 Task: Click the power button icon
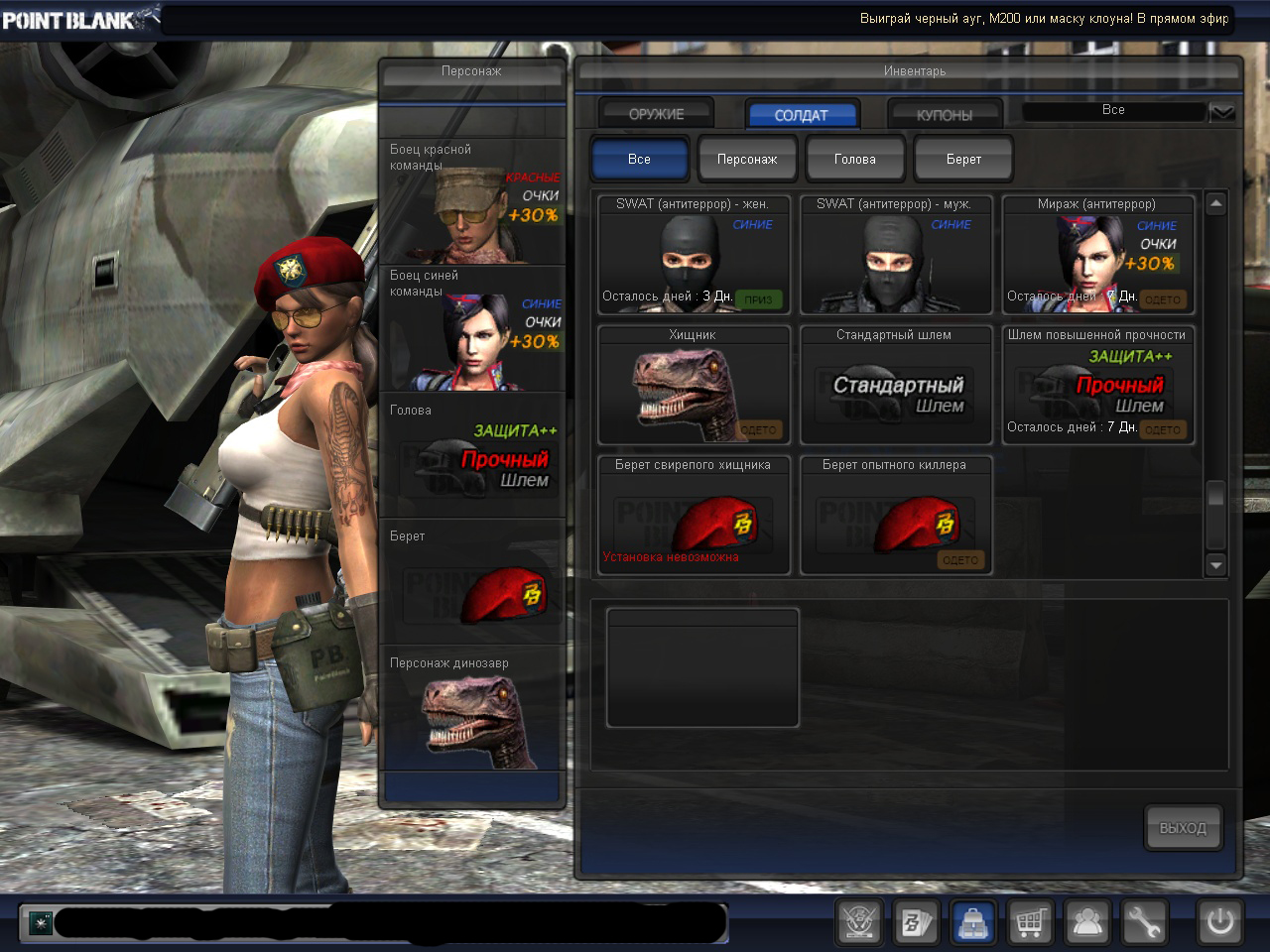click(1219, 922)
